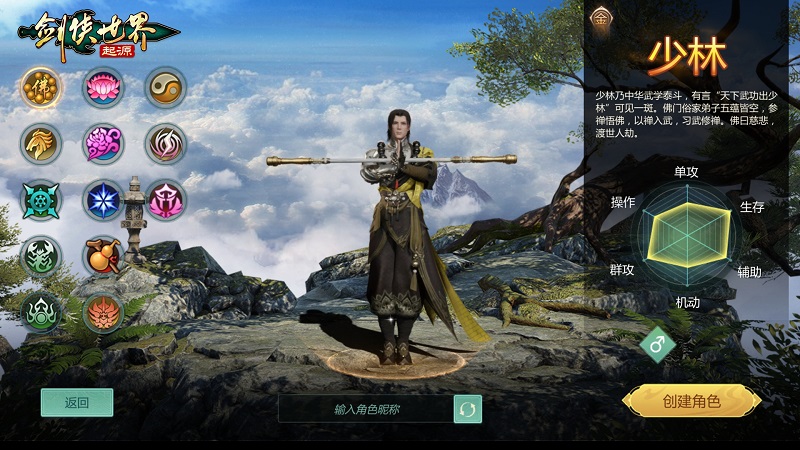Choose the pink lotus flower class icon
The width and height of the screenshot is (800, 450).
tap(103, 88)
